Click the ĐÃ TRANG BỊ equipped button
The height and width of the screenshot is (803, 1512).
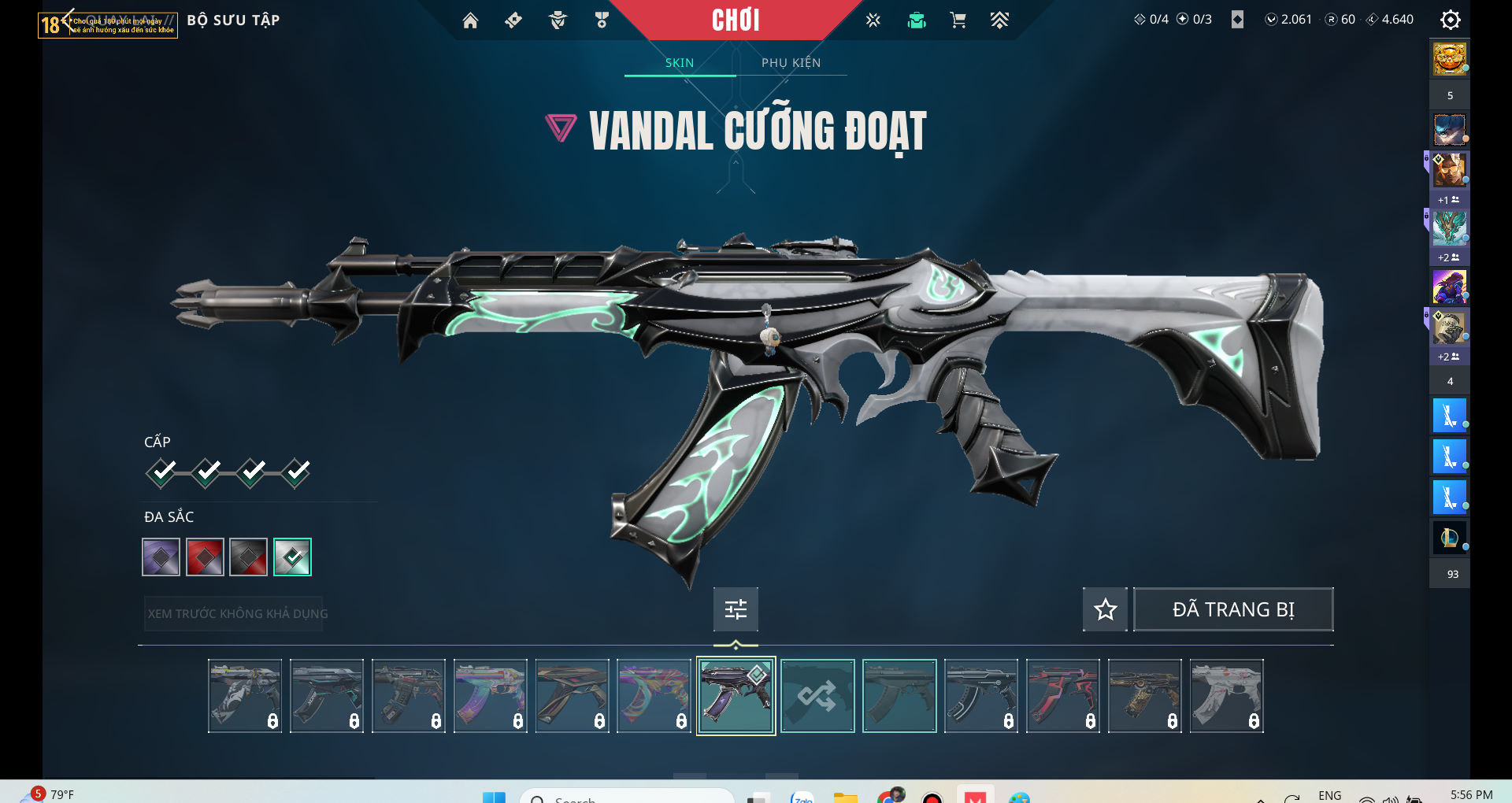click(1232, 609)
